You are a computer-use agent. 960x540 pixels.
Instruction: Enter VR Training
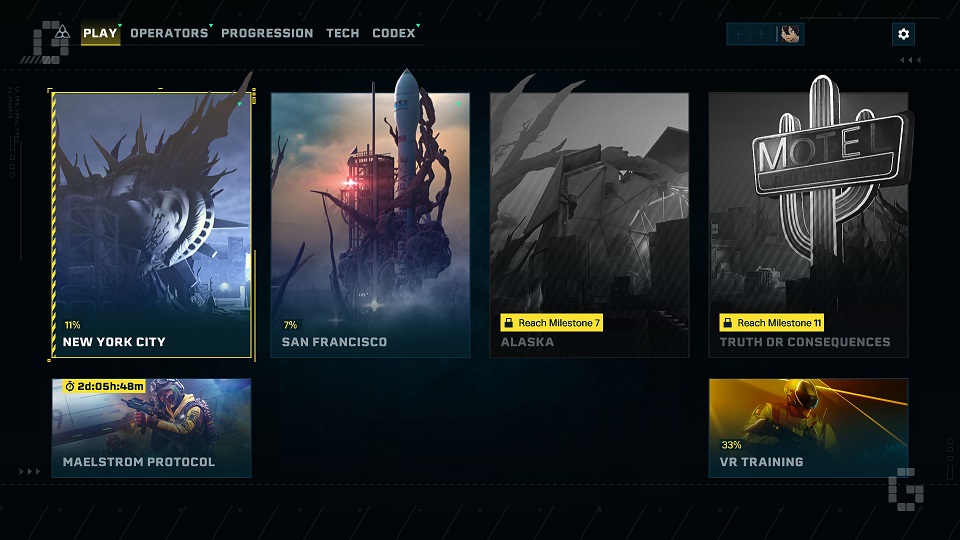[x=808, y=427]
